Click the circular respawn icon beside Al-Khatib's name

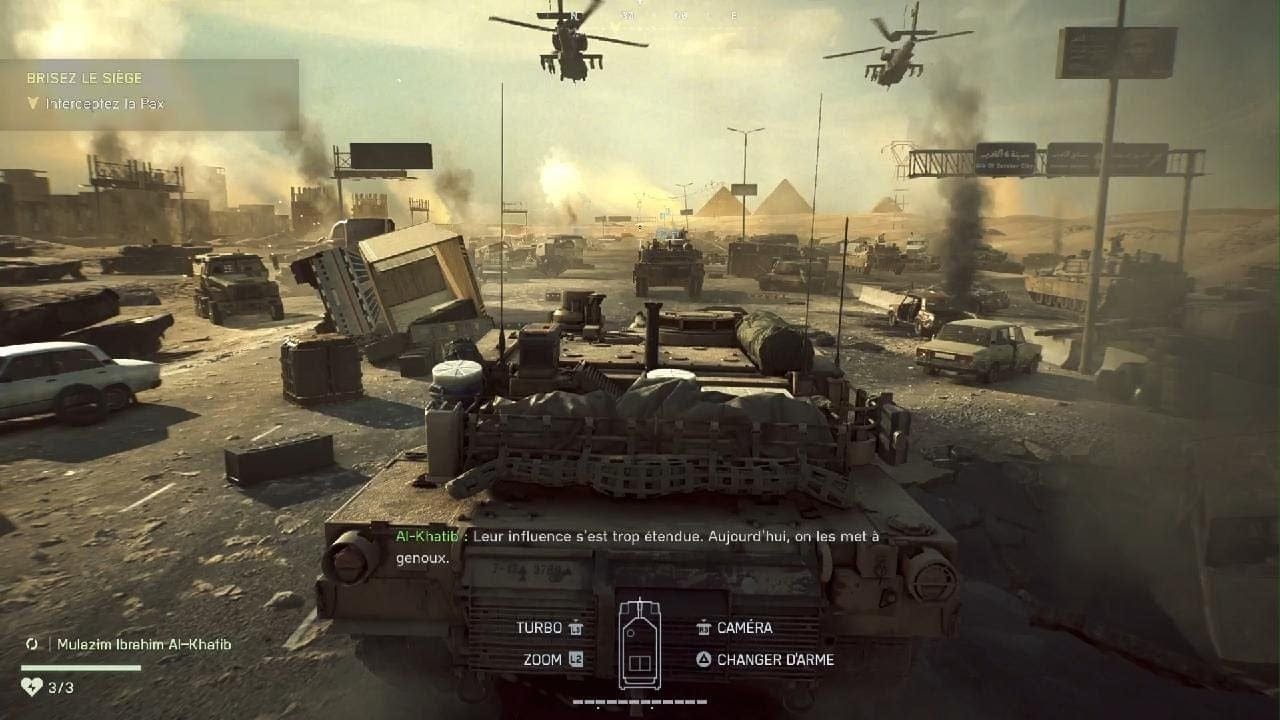(32, 644)
